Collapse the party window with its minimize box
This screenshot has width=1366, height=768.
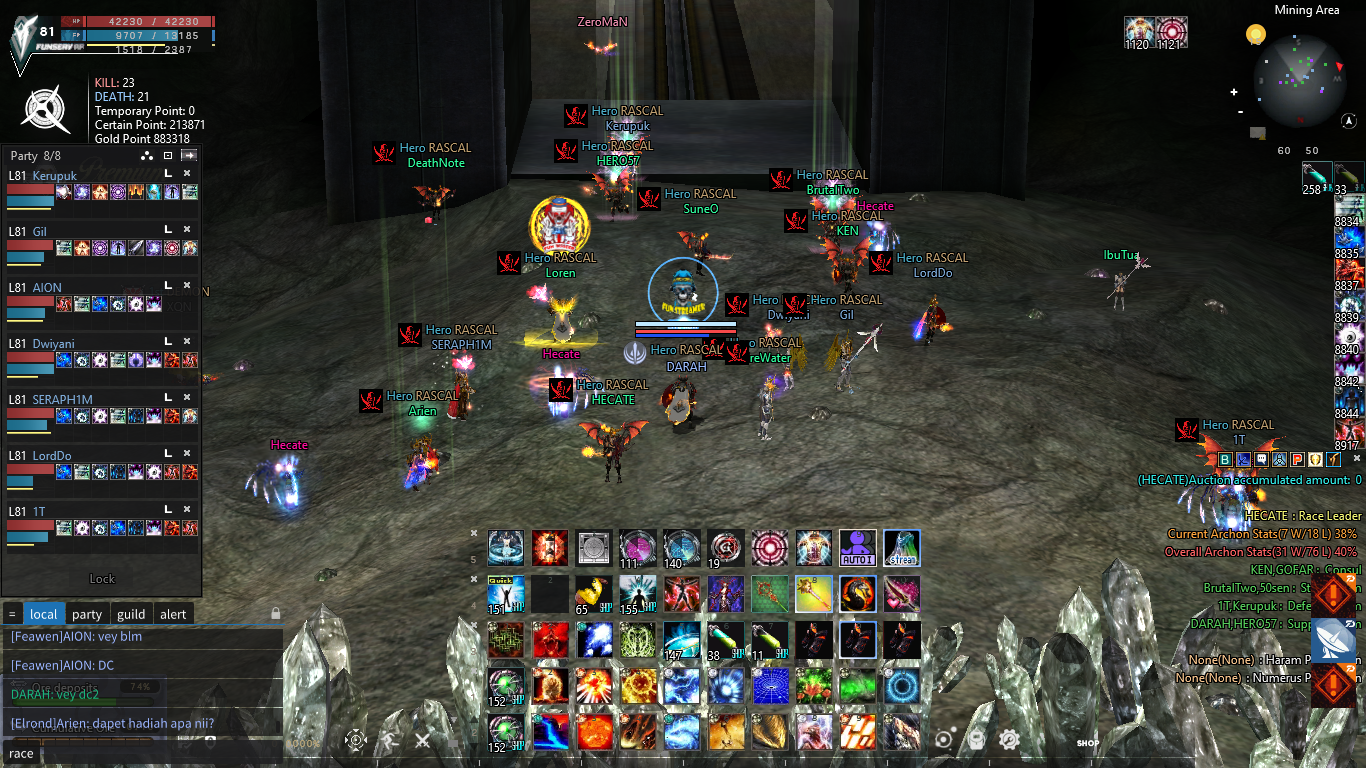pyautogui.click(x=167, y=155)
